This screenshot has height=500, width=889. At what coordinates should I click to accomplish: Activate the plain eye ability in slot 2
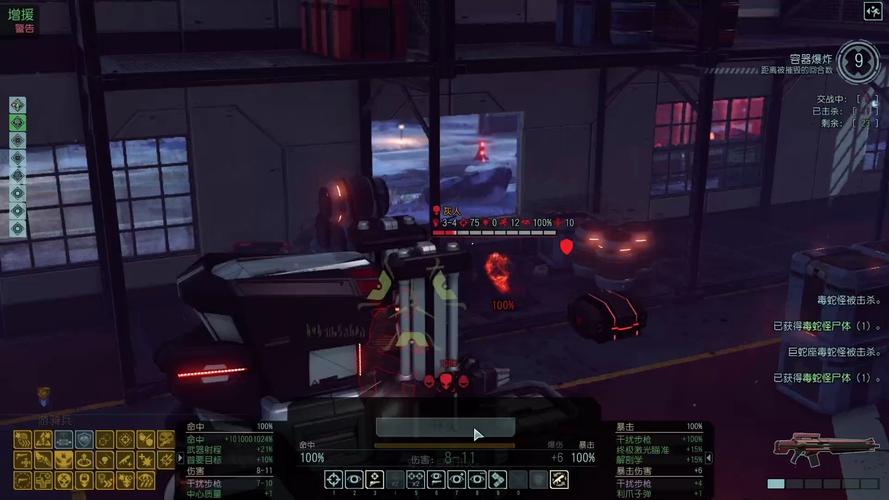[x=353, y=480]
